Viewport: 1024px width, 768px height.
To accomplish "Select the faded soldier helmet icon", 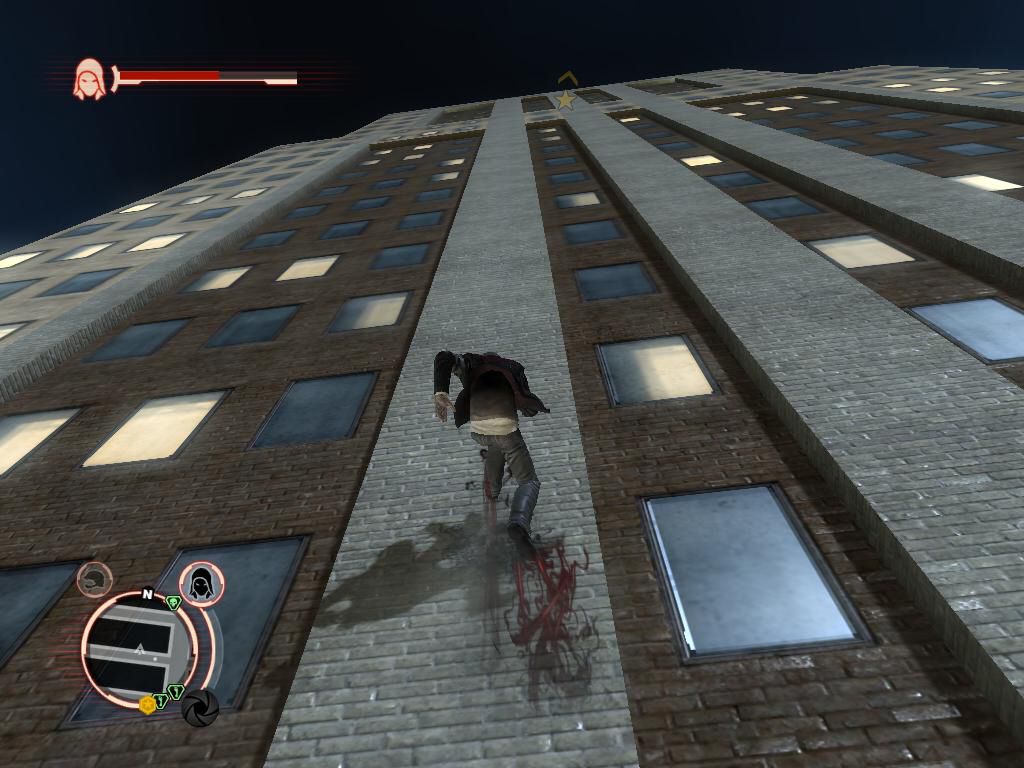I will tap(95, 579).
